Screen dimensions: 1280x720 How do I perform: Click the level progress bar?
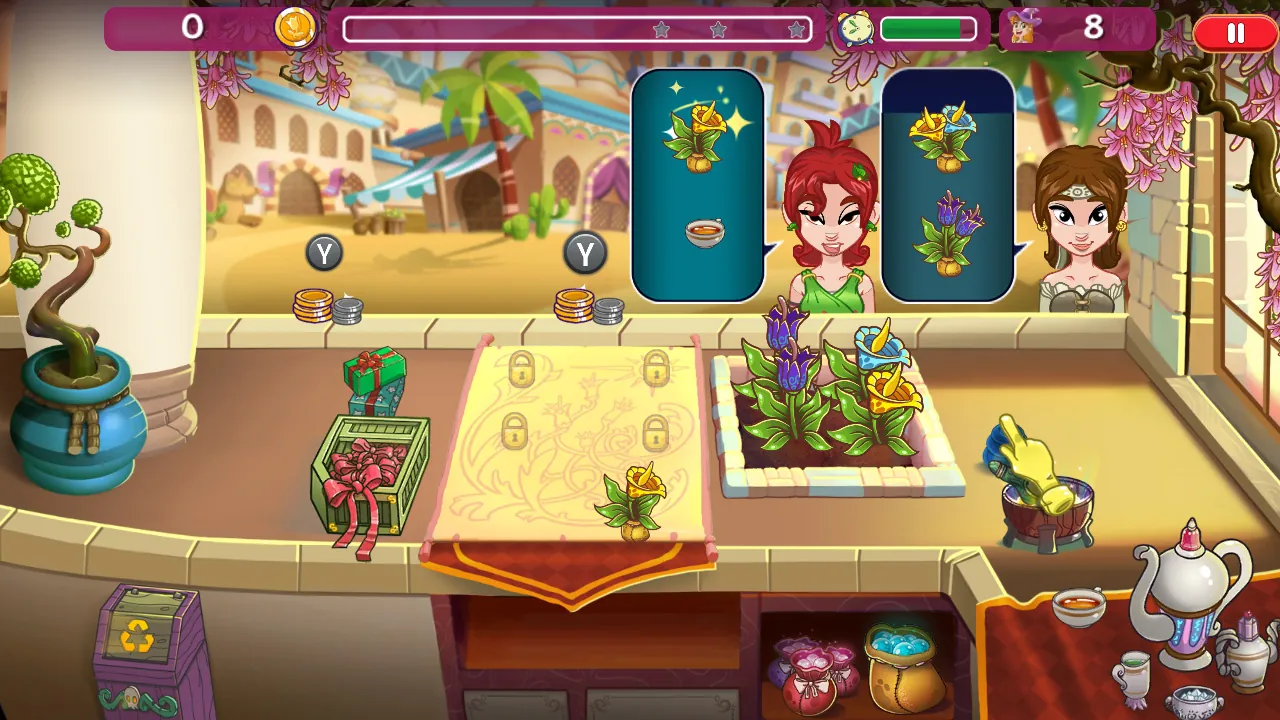click(x=580, y=29)
